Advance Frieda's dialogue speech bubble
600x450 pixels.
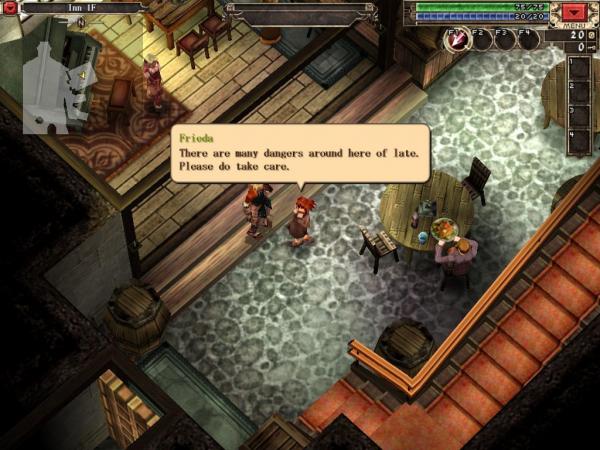300,152
